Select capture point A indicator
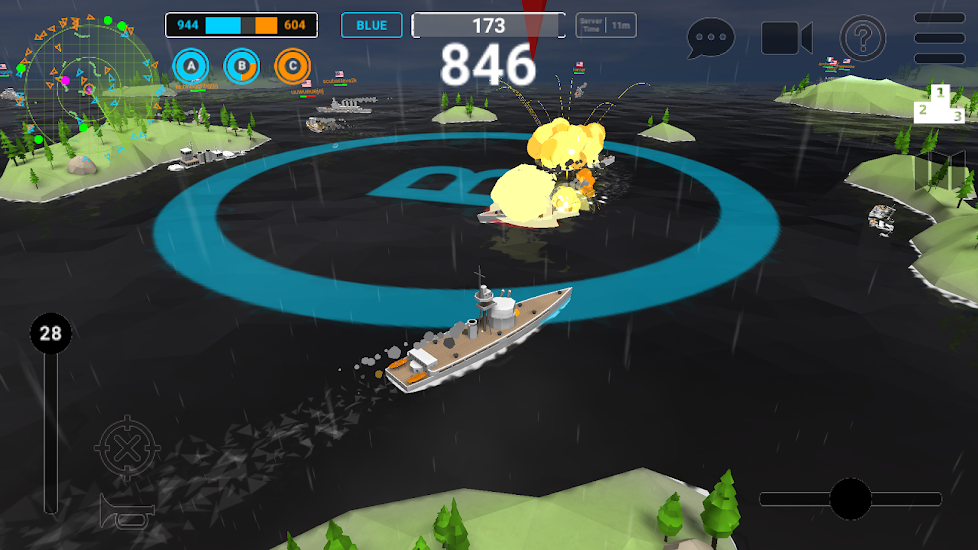Screen dimensions: 978x550 tap(190, 67)
